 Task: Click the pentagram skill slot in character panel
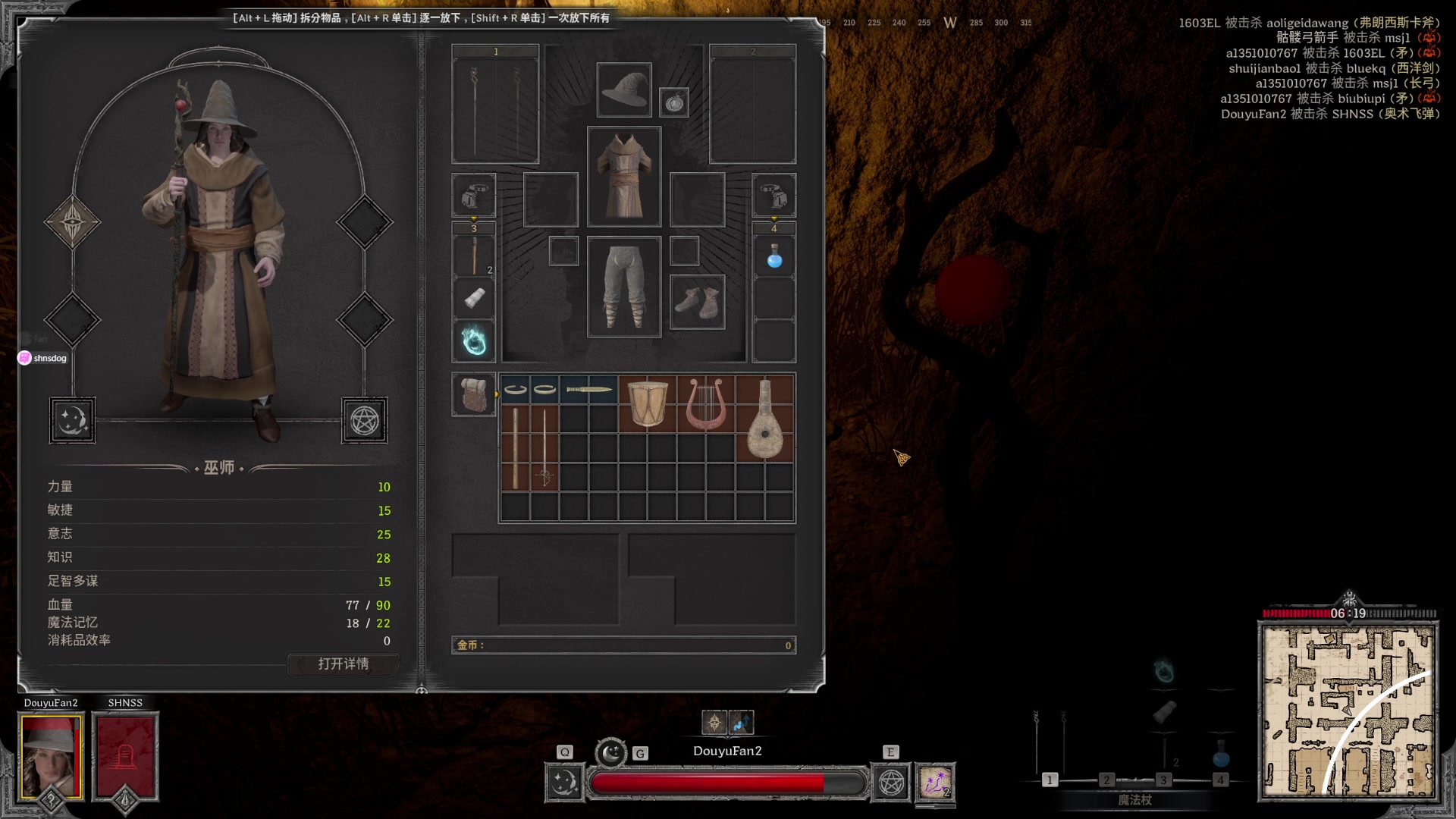(364, 420)
